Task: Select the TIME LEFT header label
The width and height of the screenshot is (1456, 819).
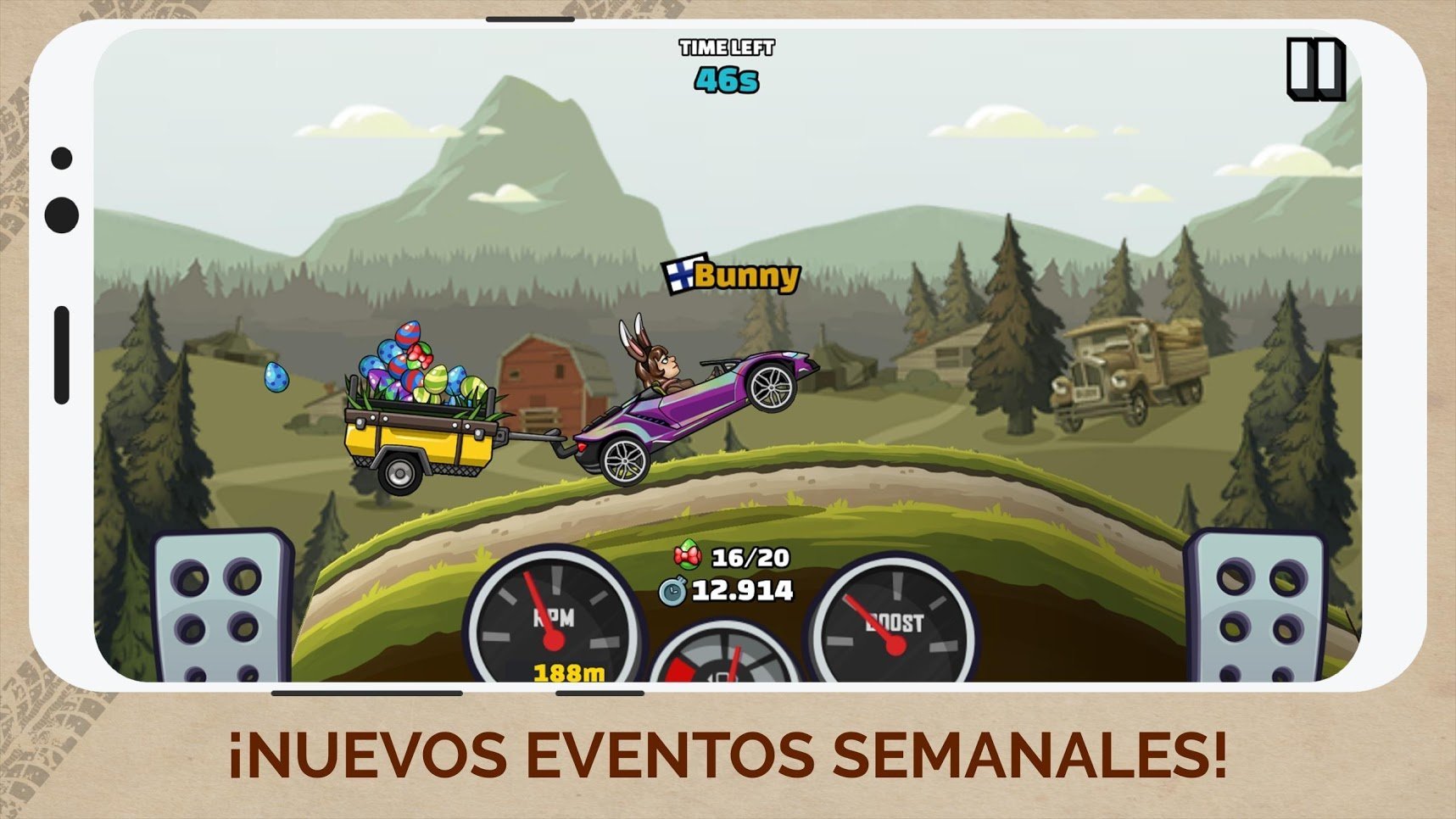Action: tap(725, 48)
